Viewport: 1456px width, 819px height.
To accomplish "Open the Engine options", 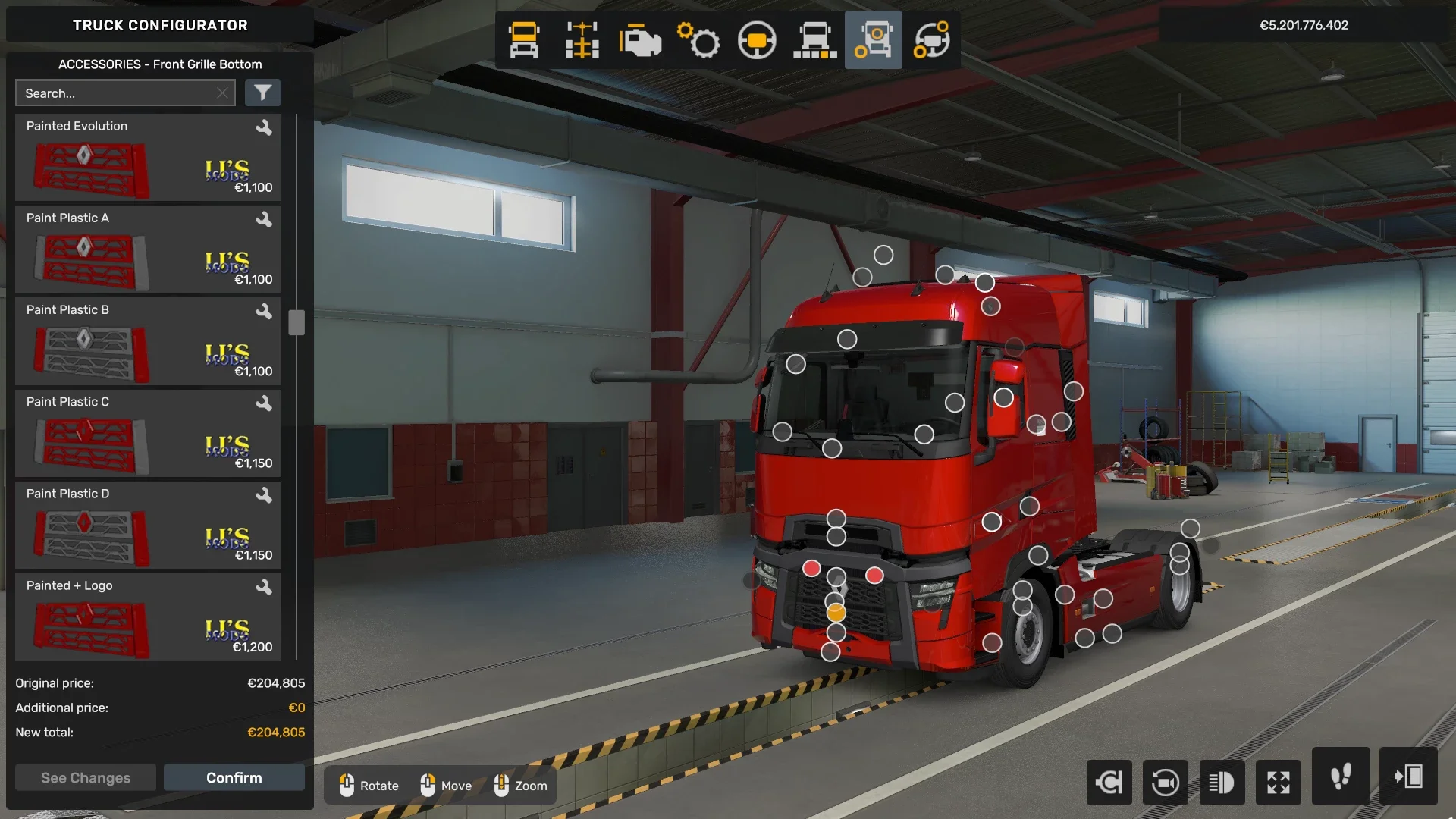I will point(639,39).
